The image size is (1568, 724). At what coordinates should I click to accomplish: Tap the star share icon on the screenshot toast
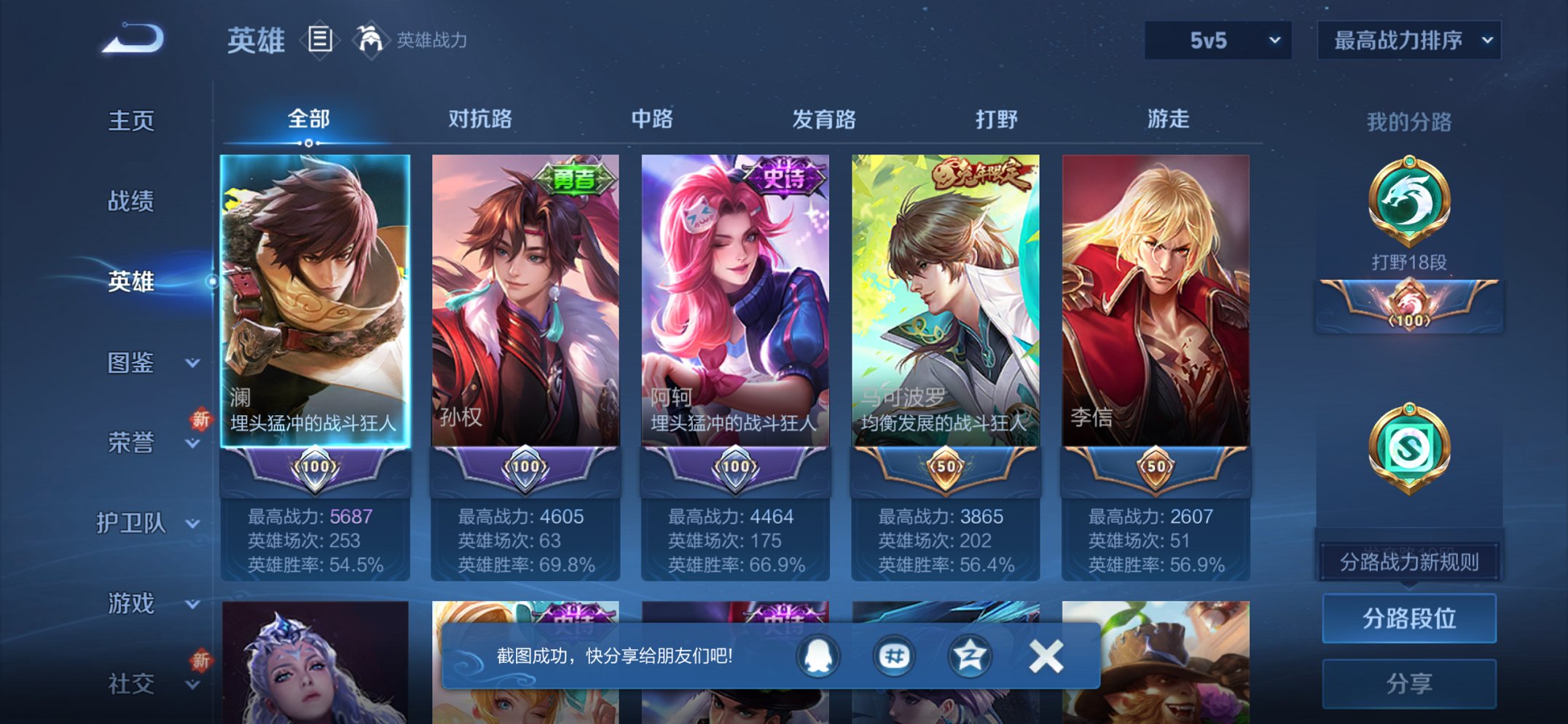click(x=971, y=655)
